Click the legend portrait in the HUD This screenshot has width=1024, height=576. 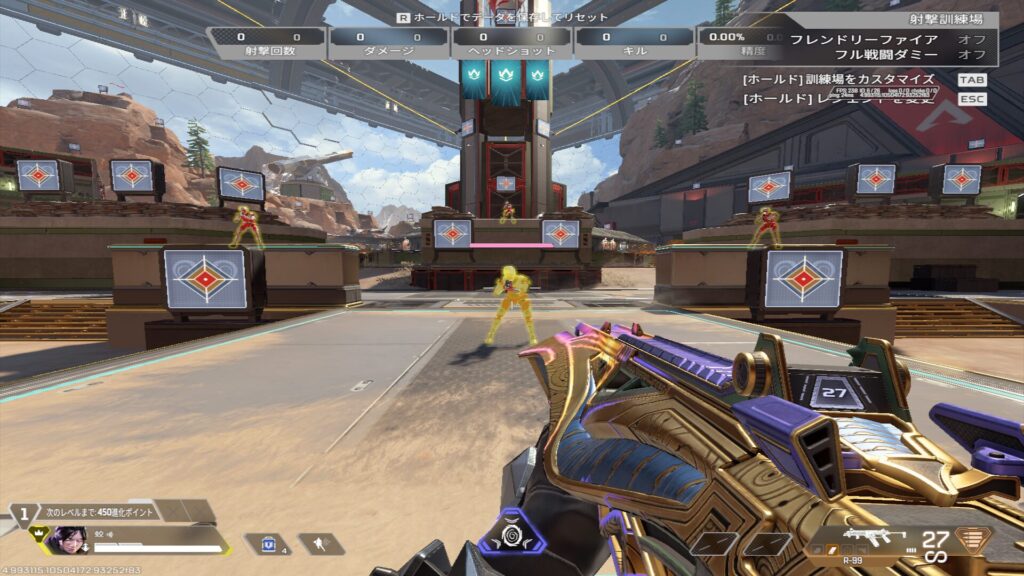coord(68,540)
